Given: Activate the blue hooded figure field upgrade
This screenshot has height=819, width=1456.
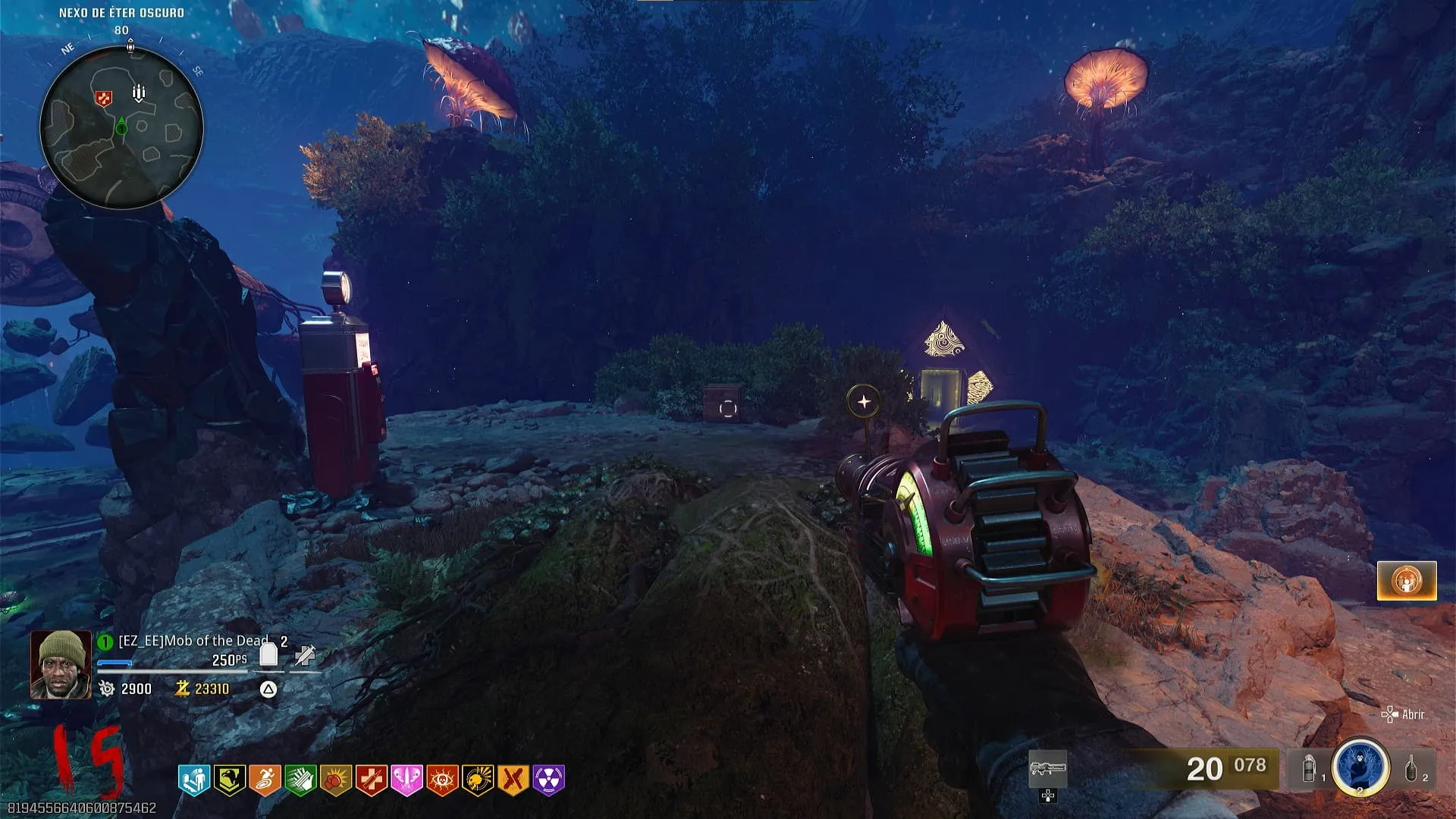Looking at the screenshot, I should click(x=1360, y=767).
